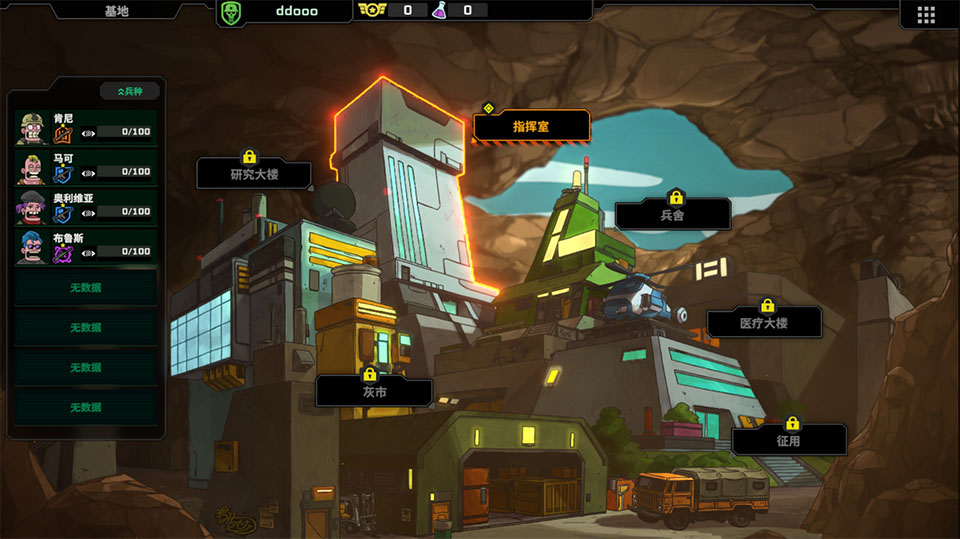The height and width of the screenshot is (539, 960).
Task: Select soldier 肯尼 in the roster
Action: pyautogui.click(x=85, y=128)
